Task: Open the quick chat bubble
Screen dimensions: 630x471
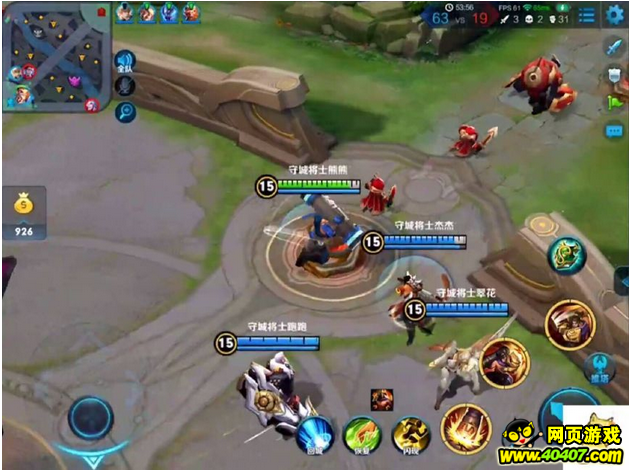Action: pos(614,131)
